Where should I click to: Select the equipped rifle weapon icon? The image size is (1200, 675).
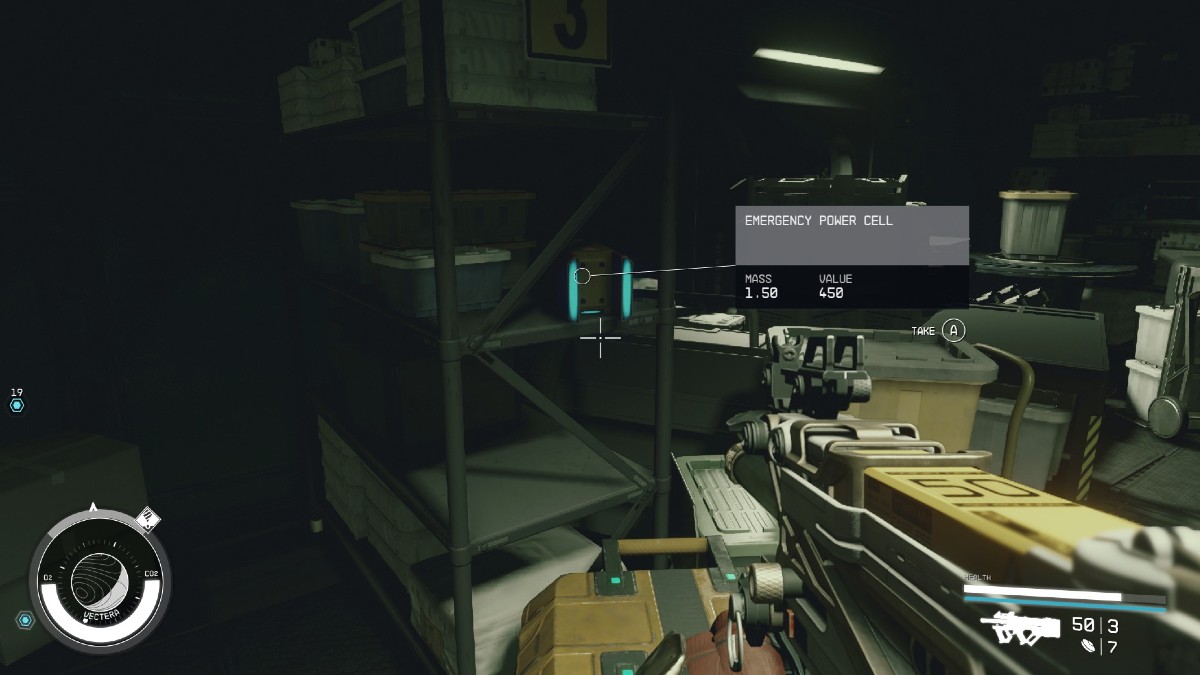click(1020, 628)
